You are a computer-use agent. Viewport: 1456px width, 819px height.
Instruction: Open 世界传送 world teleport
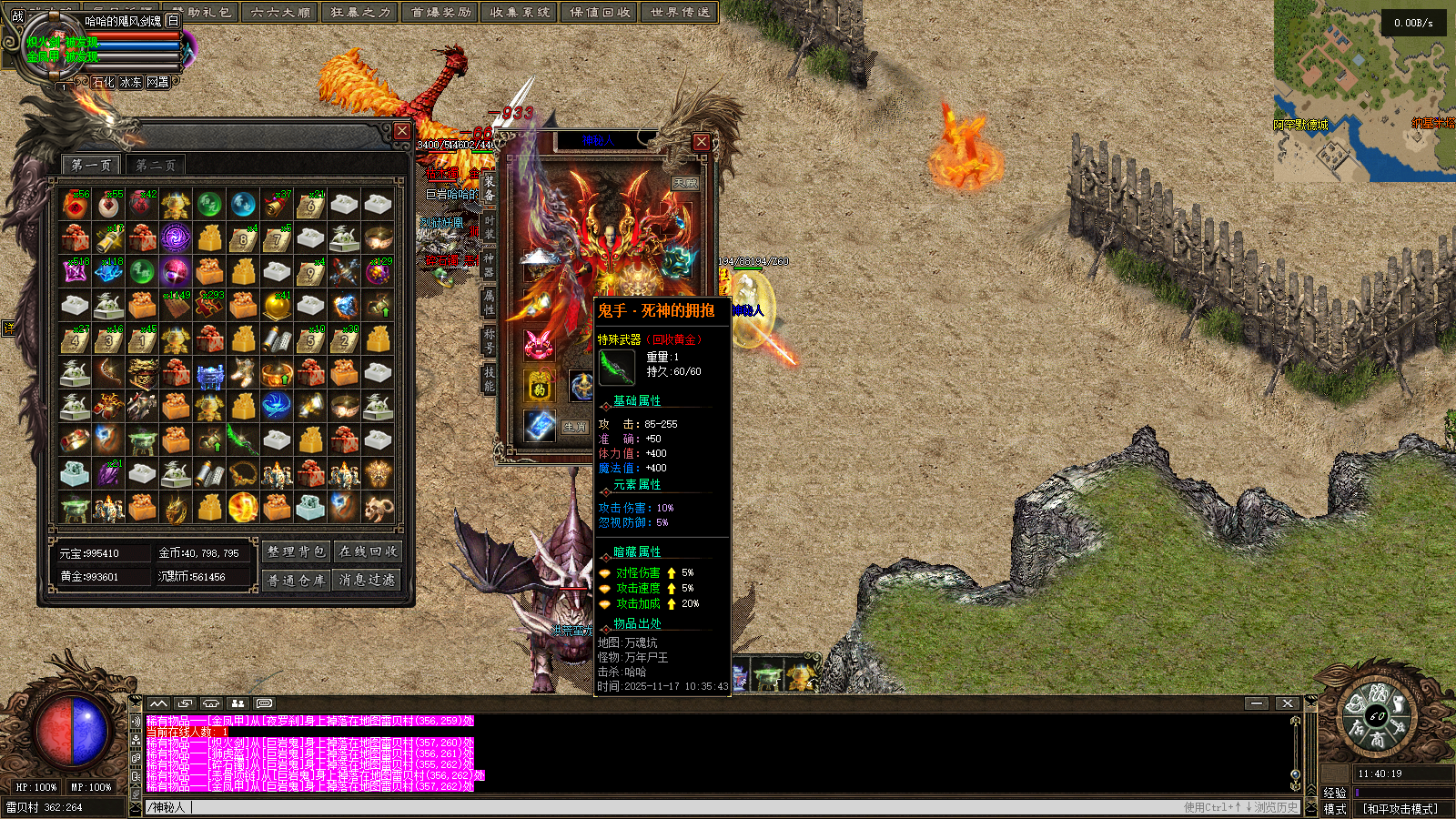pos(680,12)
